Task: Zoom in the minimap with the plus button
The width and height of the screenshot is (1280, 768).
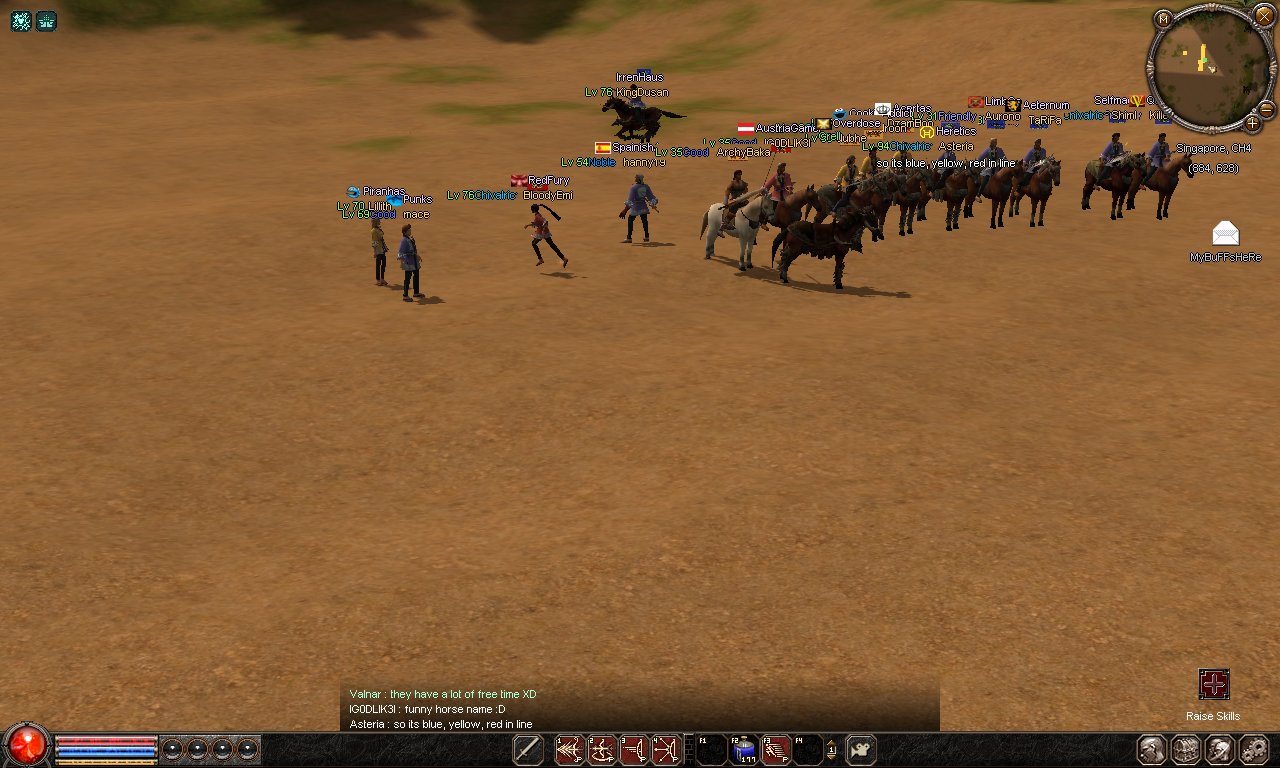Action: [1252, 123]
